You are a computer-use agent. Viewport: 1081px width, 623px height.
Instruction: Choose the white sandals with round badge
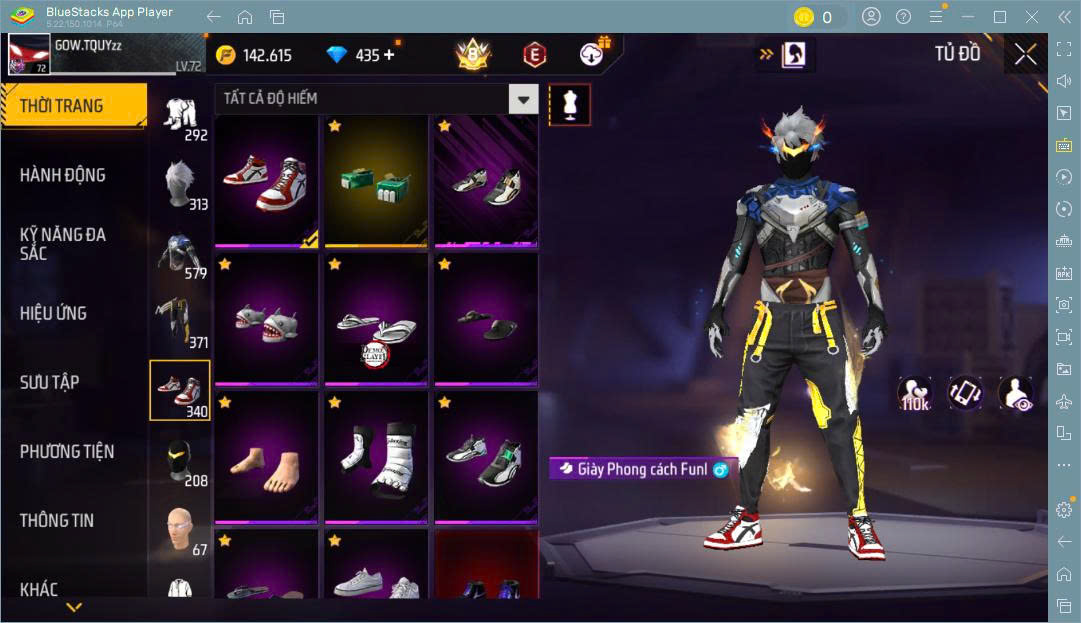point(375,319)
